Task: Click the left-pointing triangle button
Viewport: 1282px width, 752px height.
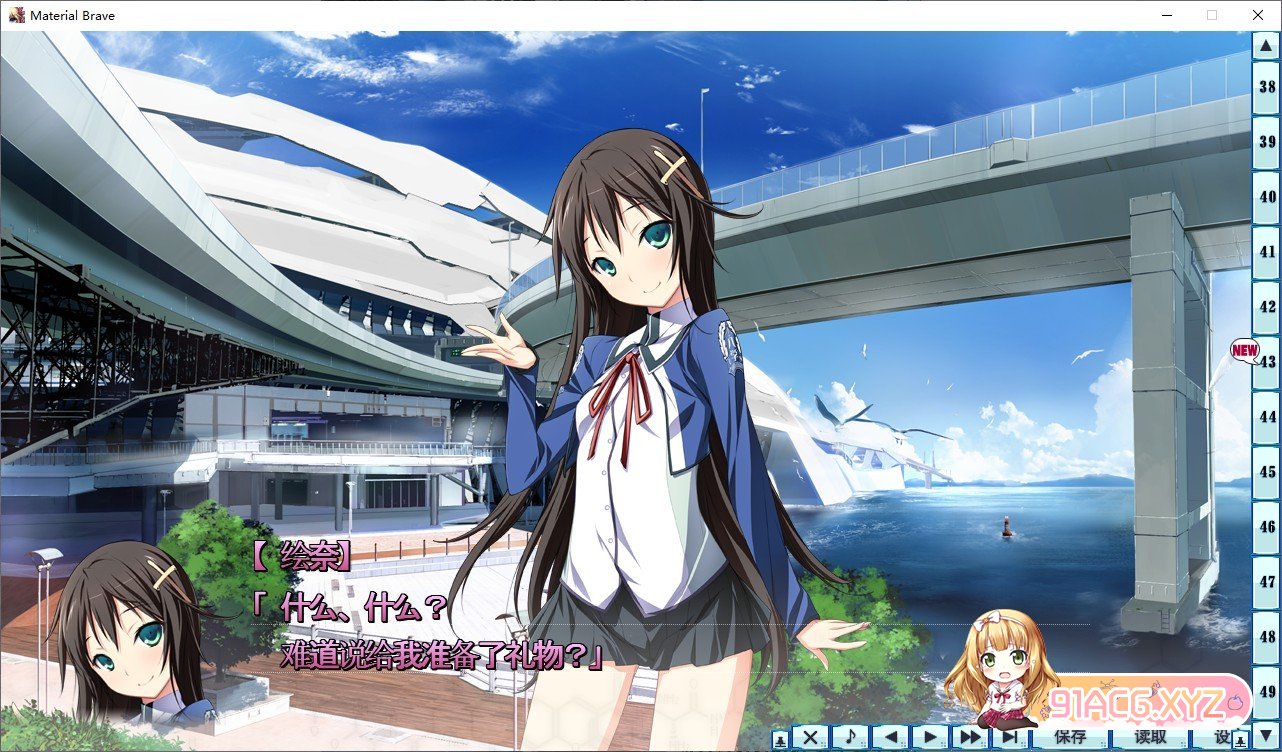Action: tap(890, 738)
